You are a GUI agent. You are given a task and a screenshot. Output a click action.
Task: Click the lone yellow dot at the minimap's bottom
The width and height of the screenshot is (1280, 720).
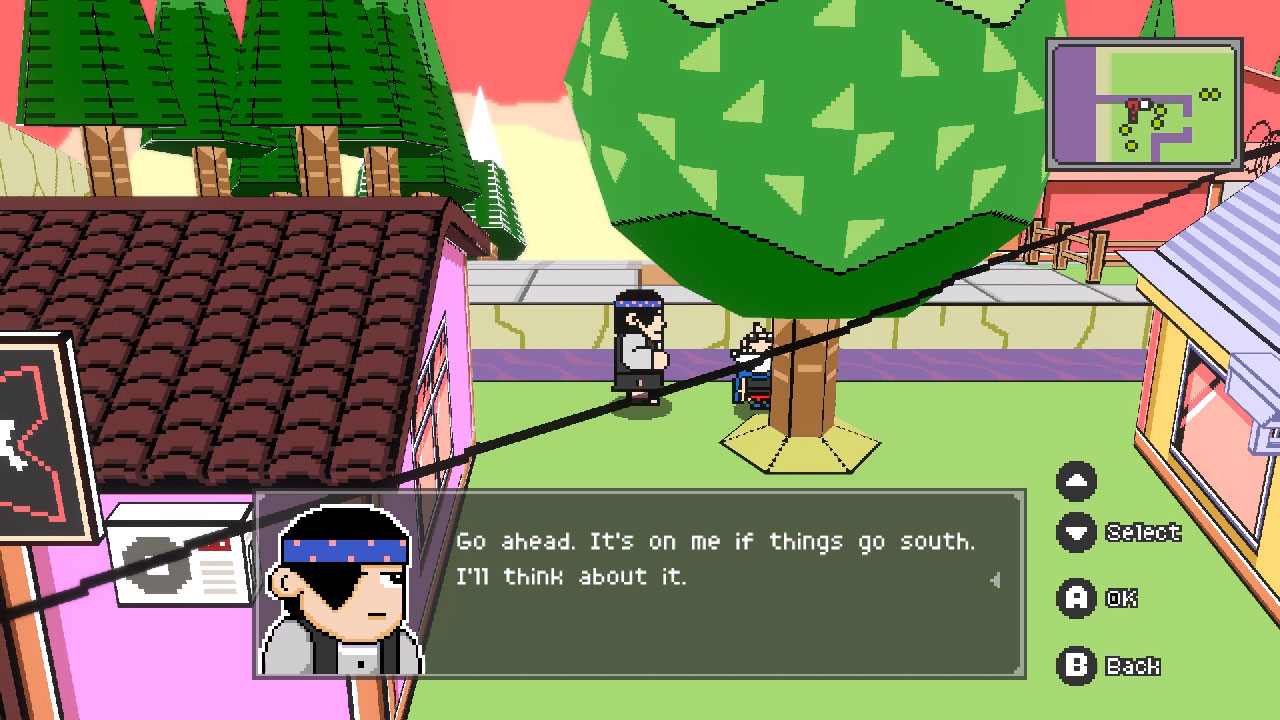pos(1131,146)
